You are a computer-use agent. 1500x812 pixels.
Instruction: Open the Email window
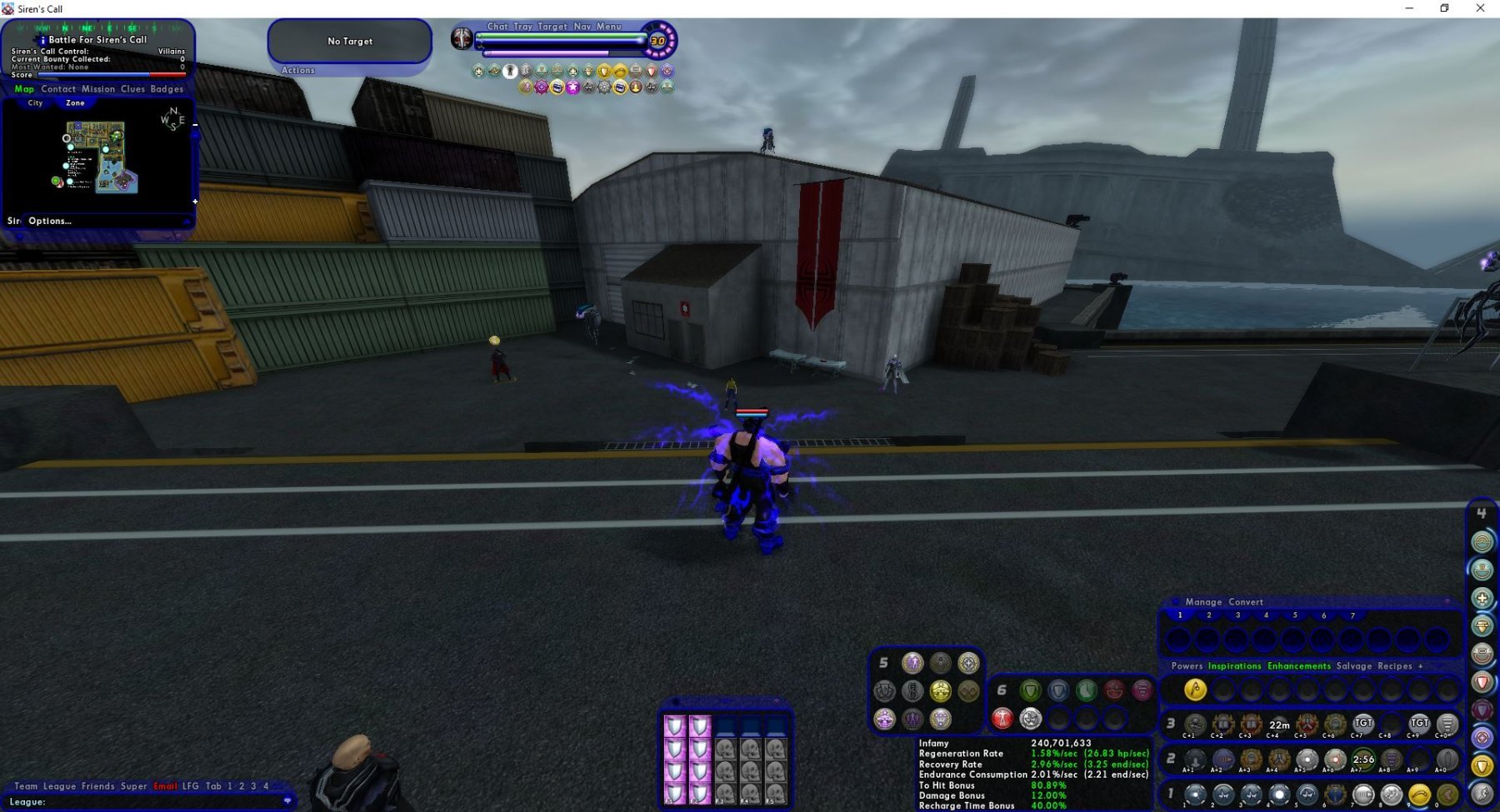pyautogui.click(x=165, y=786)
